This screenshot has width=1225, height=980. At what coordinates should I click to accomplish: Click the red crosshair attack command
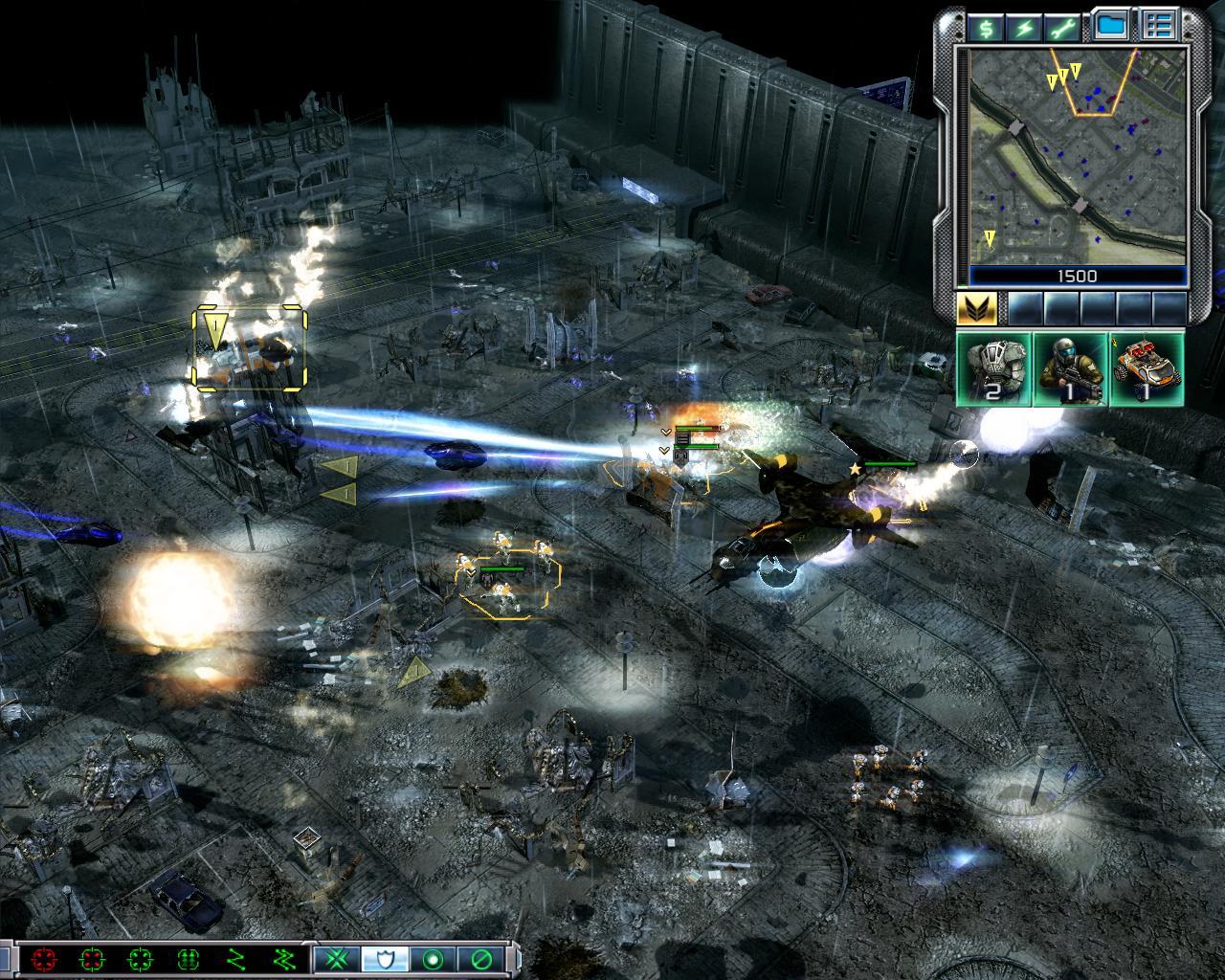click(44, 959)
